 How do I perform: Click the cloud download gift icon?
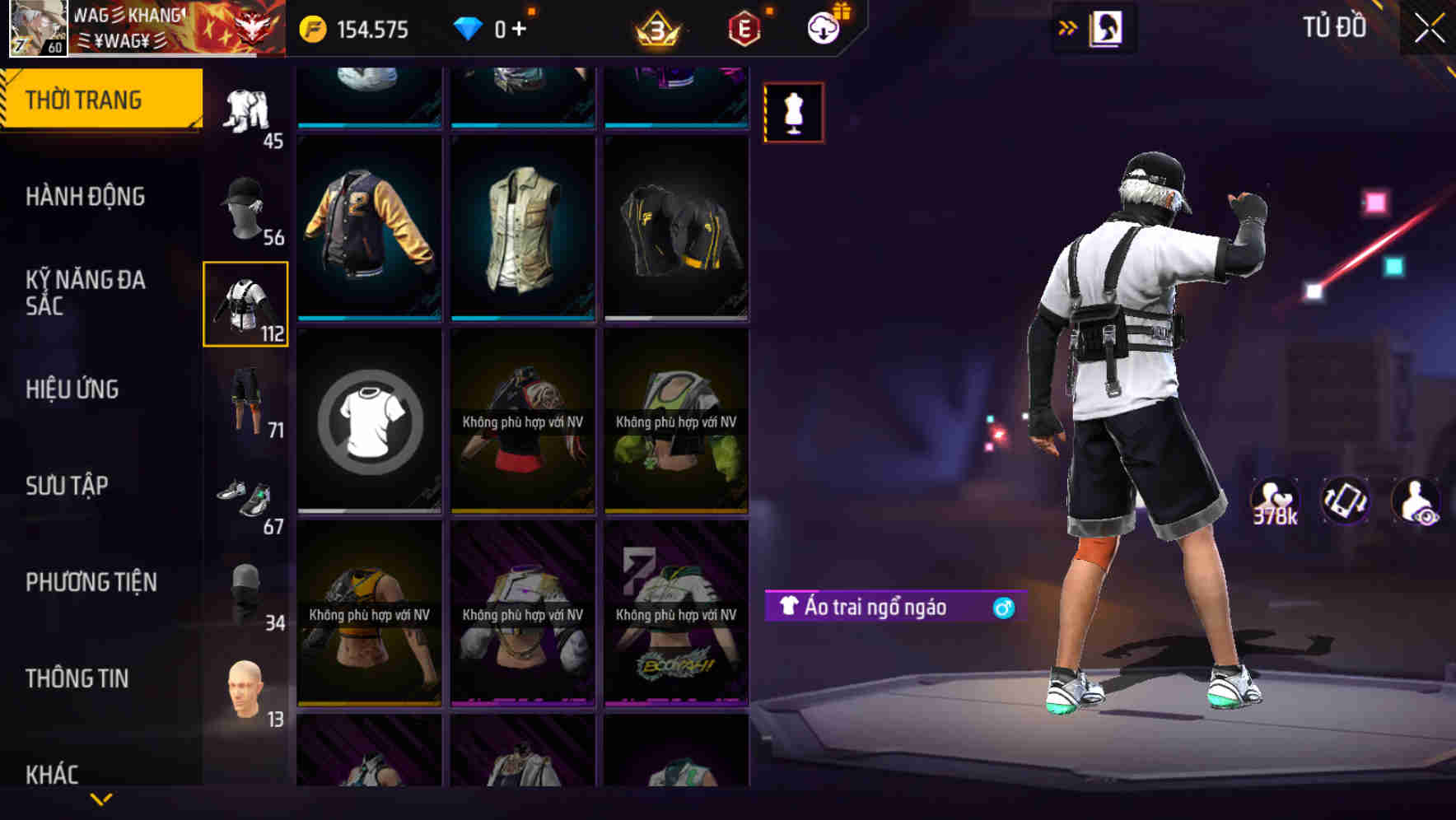coord(824,27)
